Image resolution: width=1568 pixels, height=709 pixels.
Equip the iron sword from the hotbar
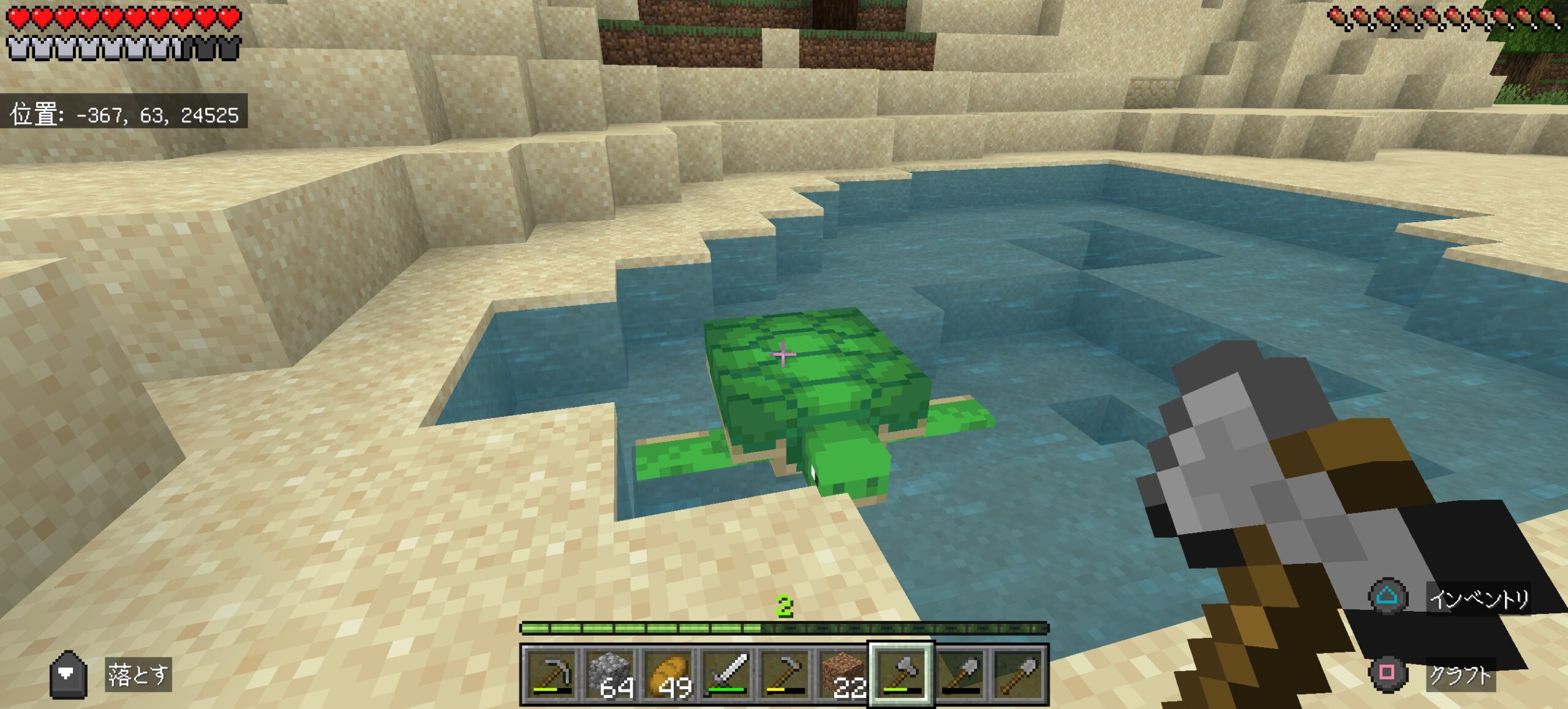[x=727, y=673]
